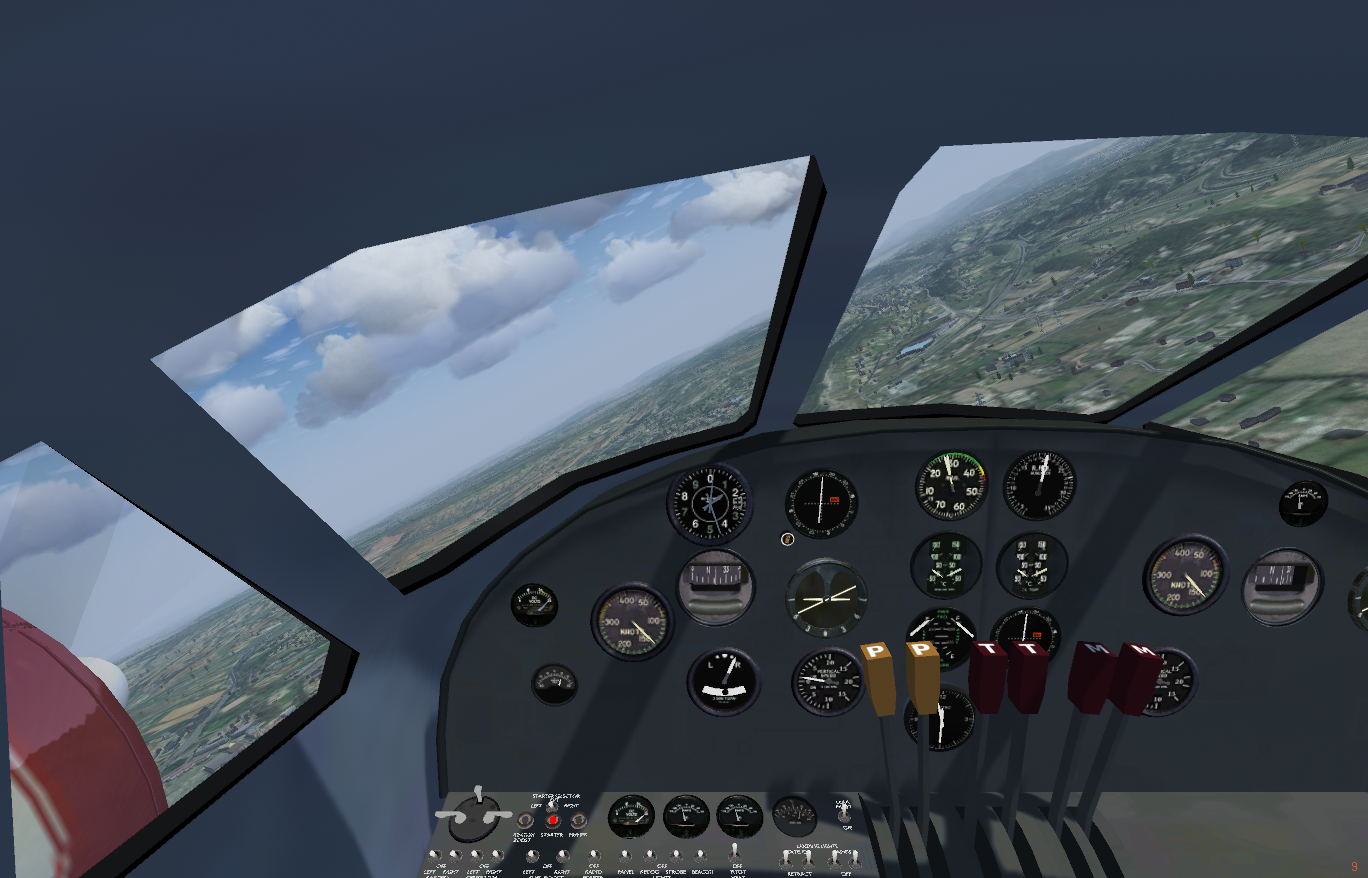
Task: Click the left M mixture lever
Action: [1090, 675]
